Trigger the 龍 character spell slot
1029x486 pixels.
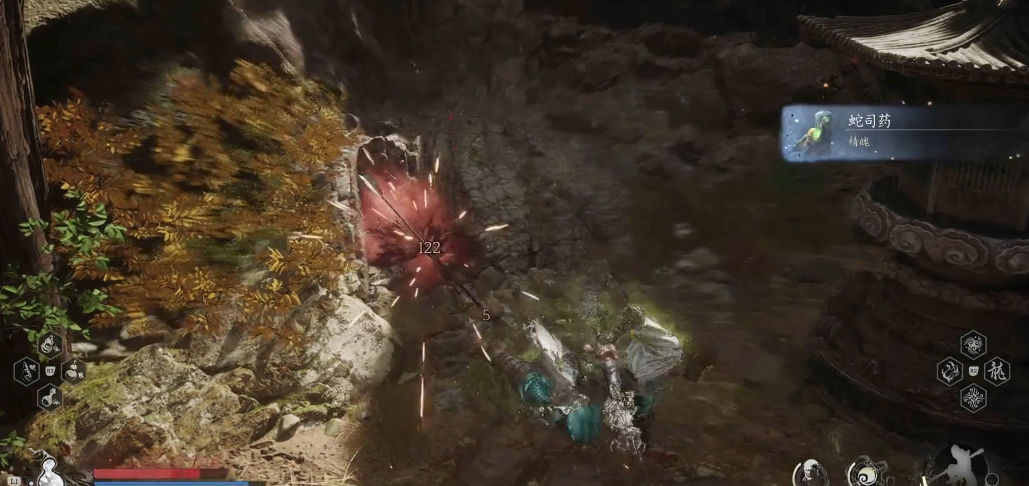tap(998, 372)
